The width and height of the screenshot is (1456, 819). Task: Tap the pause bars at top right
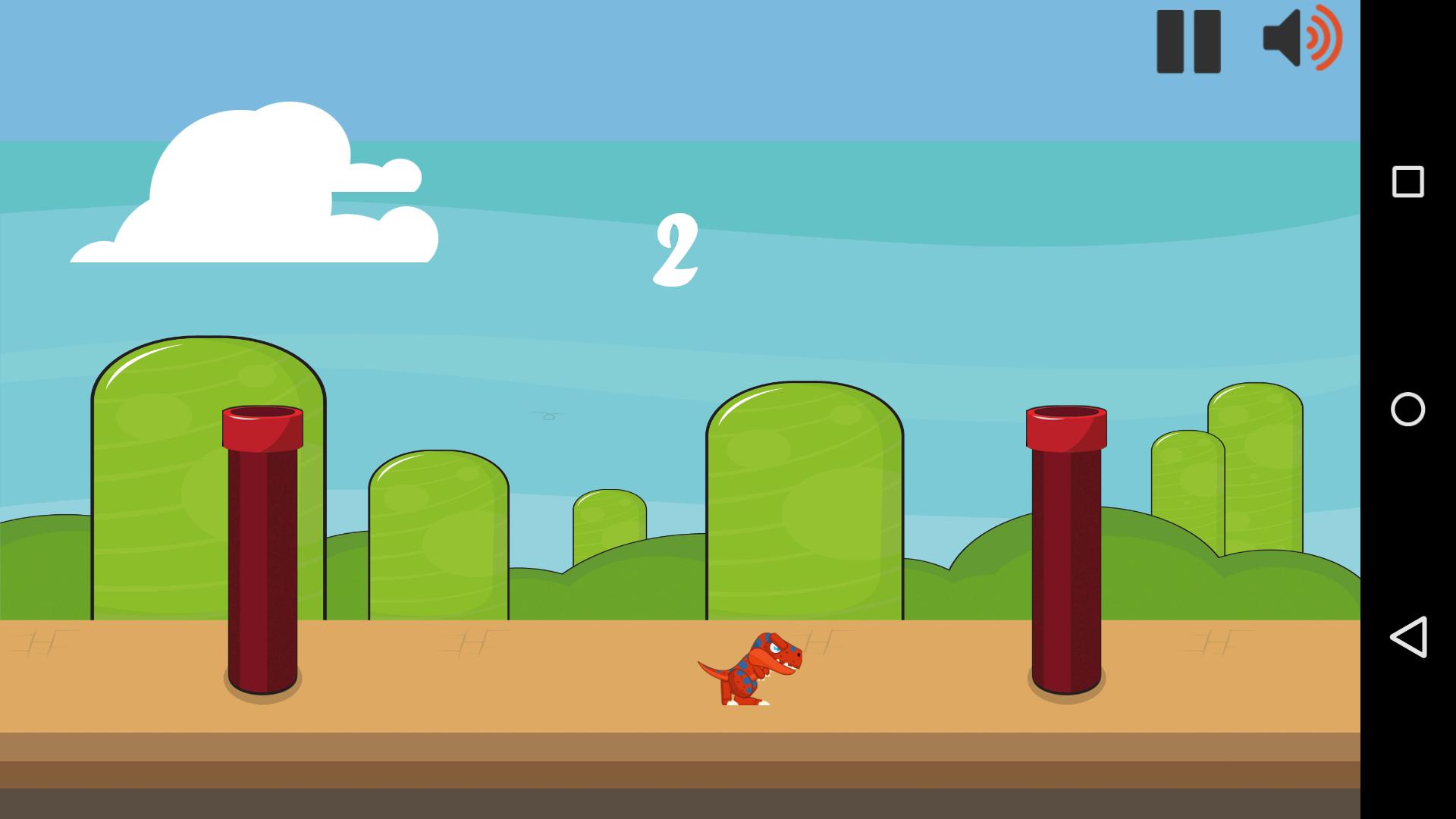tap(1188, 42)
